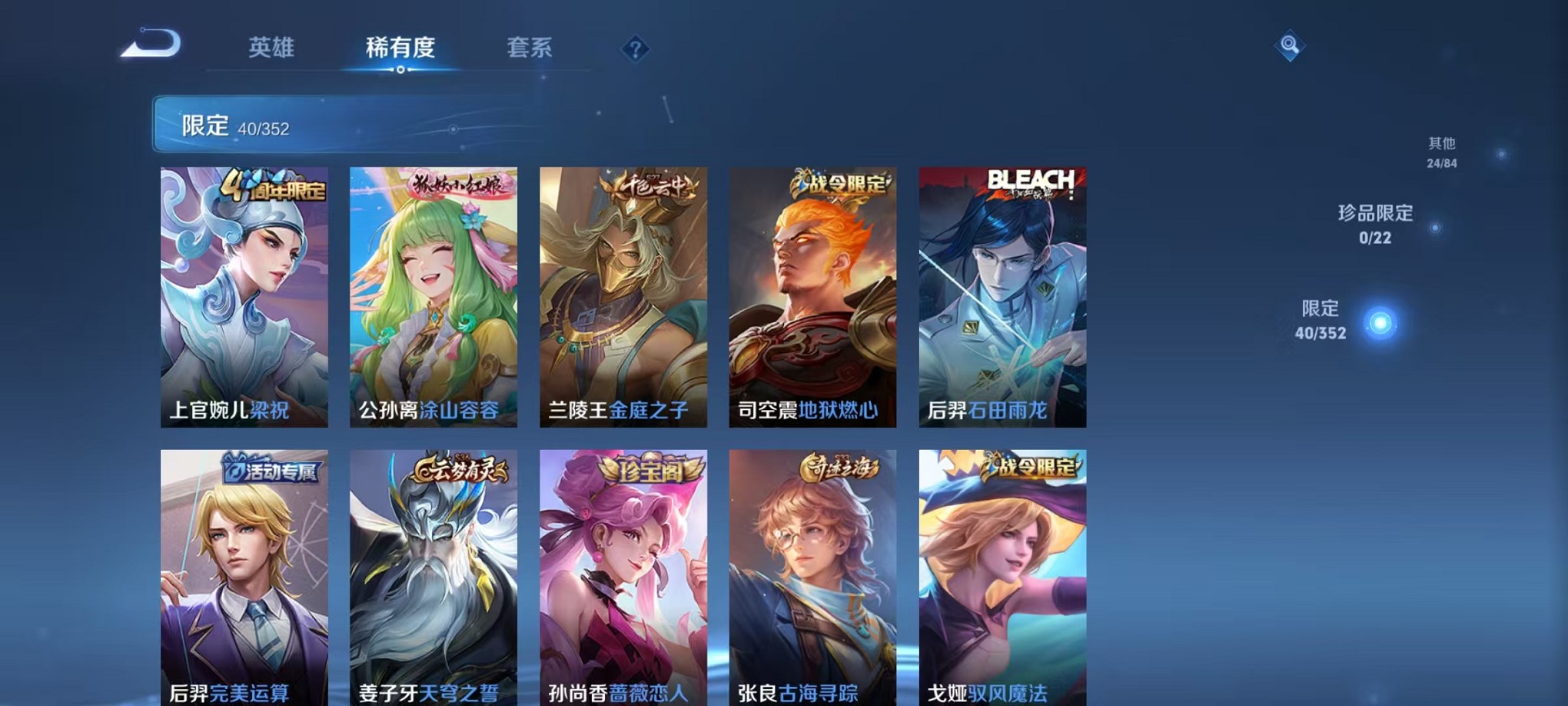Select the 其他 category on the right
This screenshot has height=706, width=1568.
click(x=1443, y=150)
